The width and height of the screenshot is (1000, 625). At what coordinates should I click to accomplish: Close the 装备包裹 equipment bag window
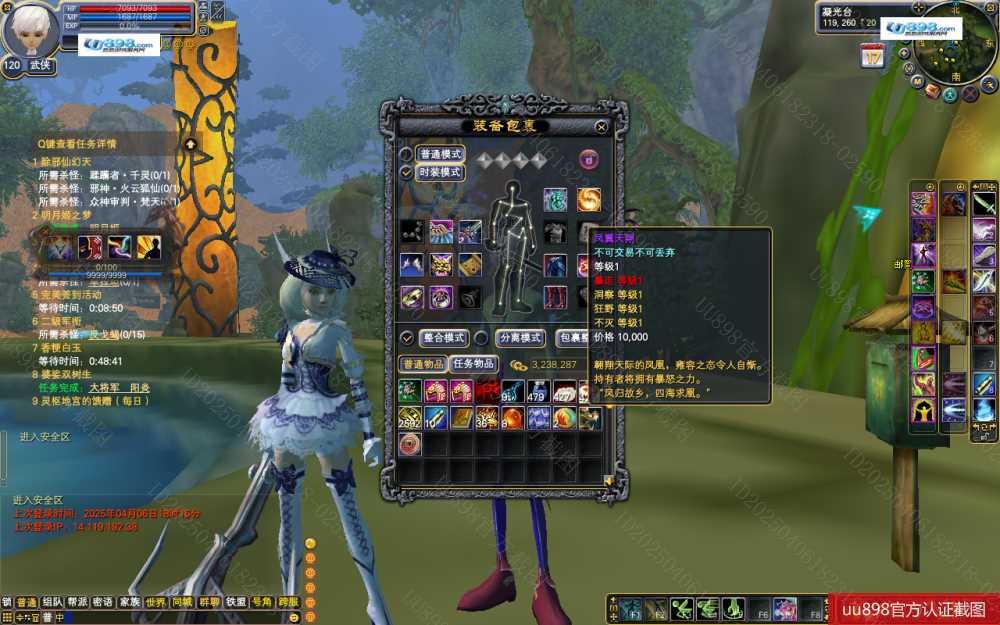601,127
